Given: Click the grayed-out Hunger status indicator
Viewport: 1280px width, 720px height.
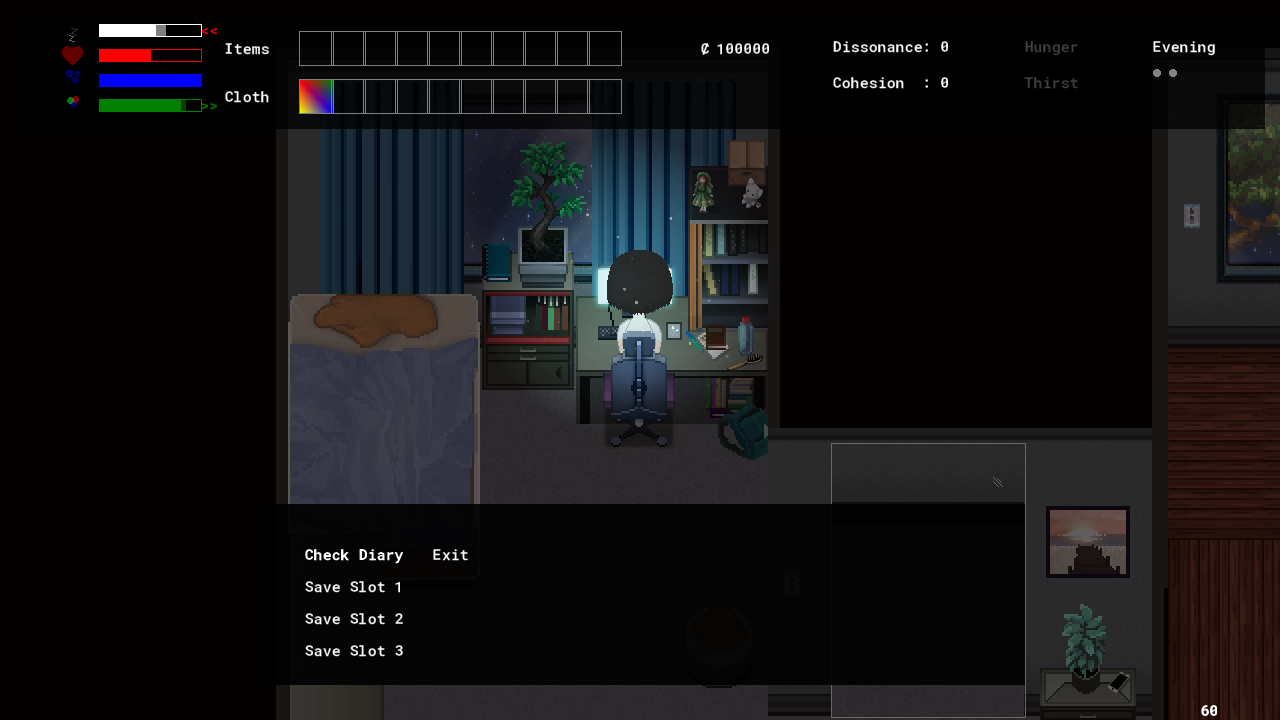Looking at the screenshot, I should [1051, 47].
